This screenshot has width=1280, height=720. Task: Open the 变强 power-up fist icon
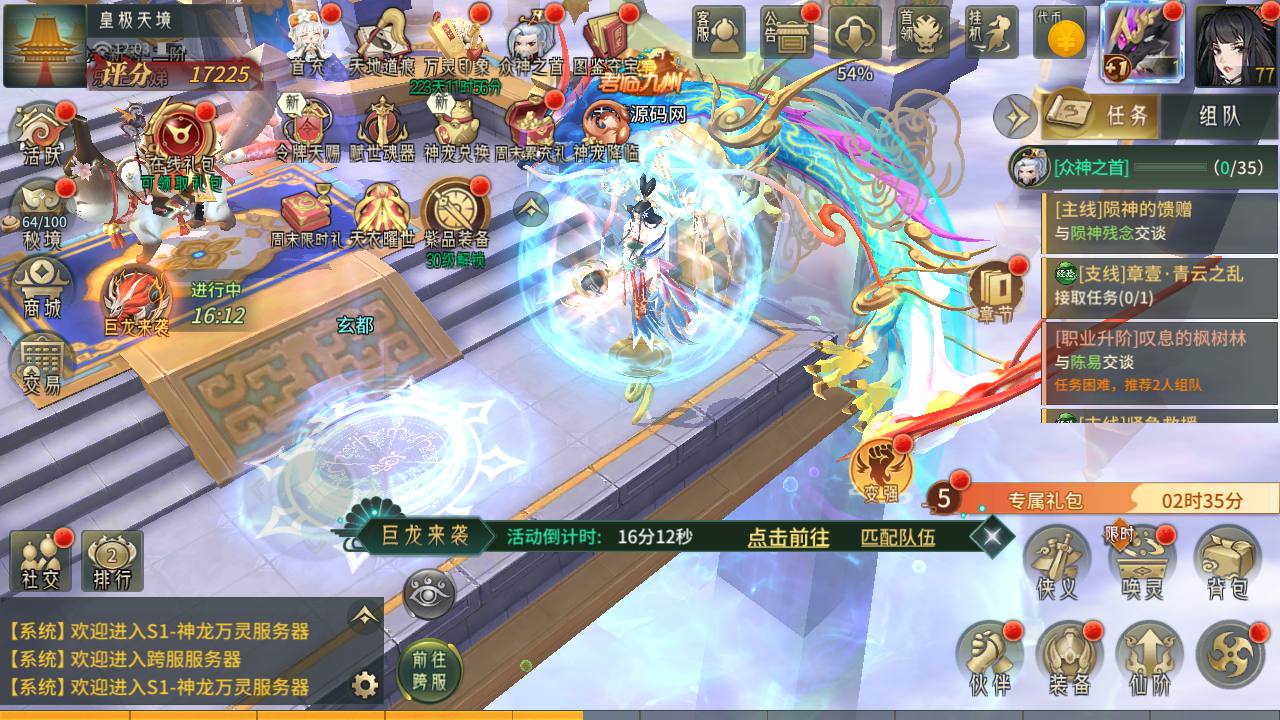pos(879,472)
